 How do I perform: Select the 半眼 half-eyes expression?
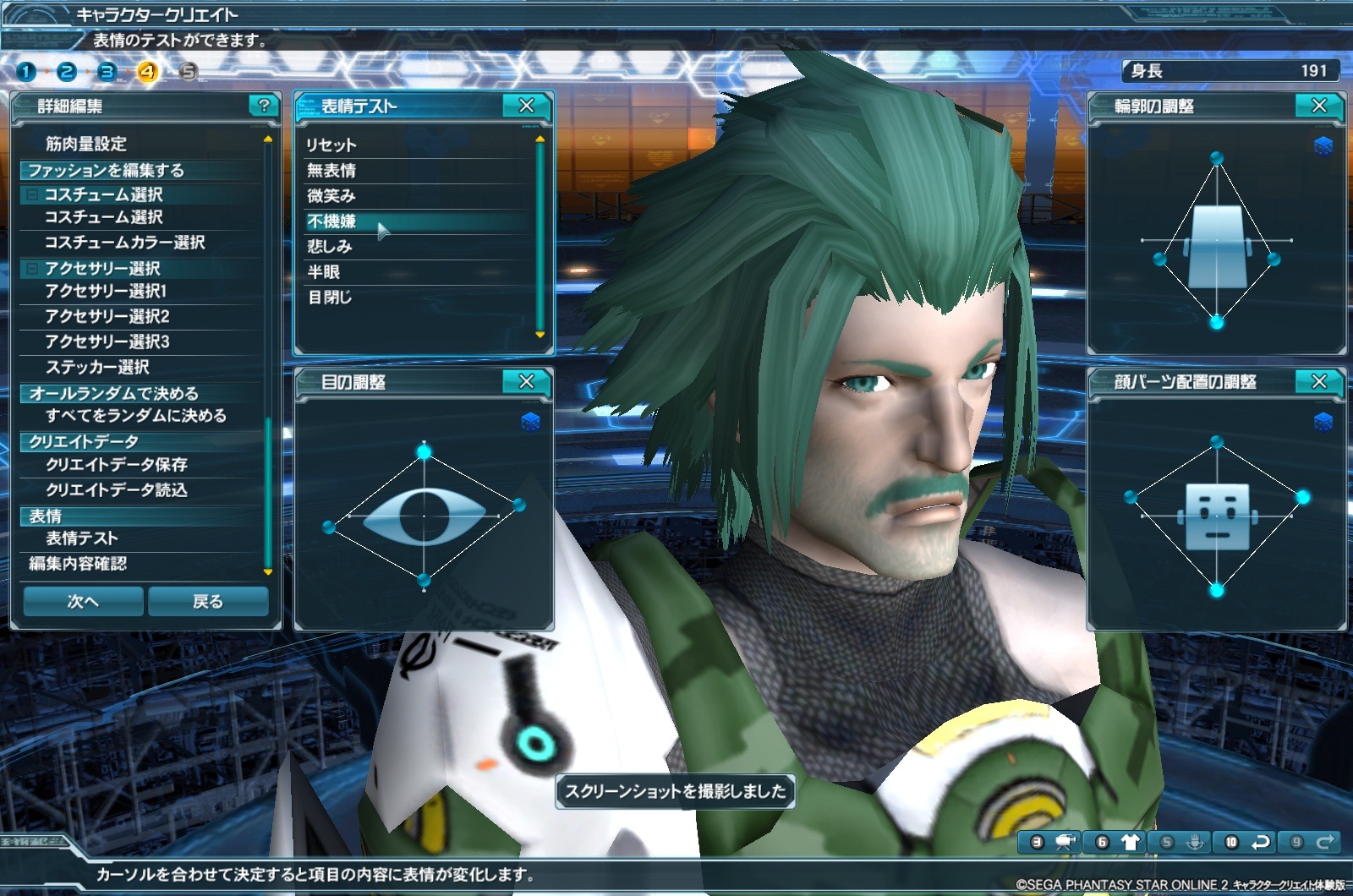[324, 272]
